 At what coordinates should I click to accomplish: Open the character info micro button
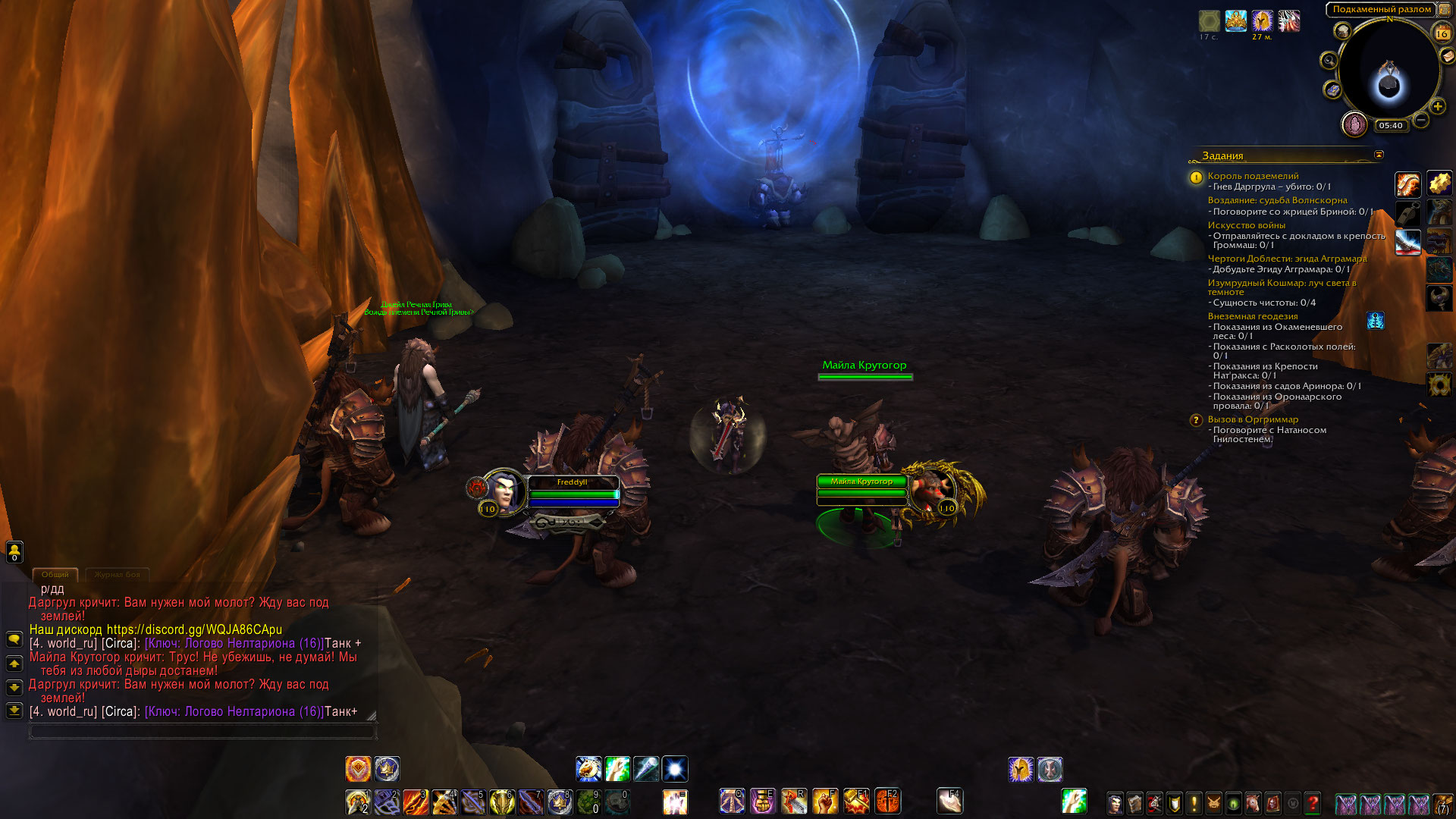(x=1115, y=802)
